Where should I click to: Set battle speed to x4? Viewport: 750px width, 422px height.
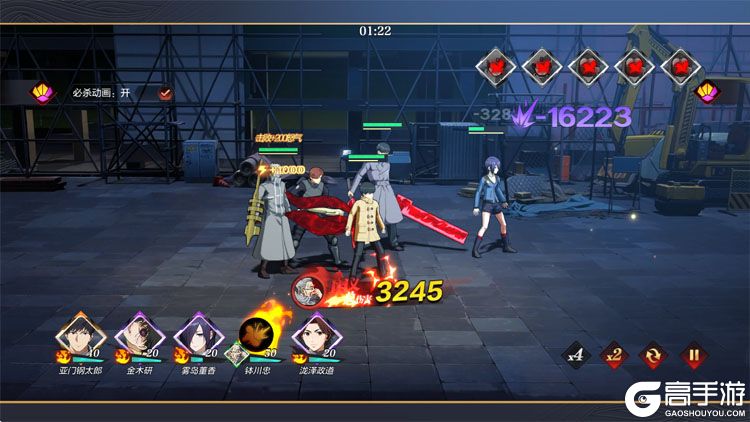coord(575,354)
